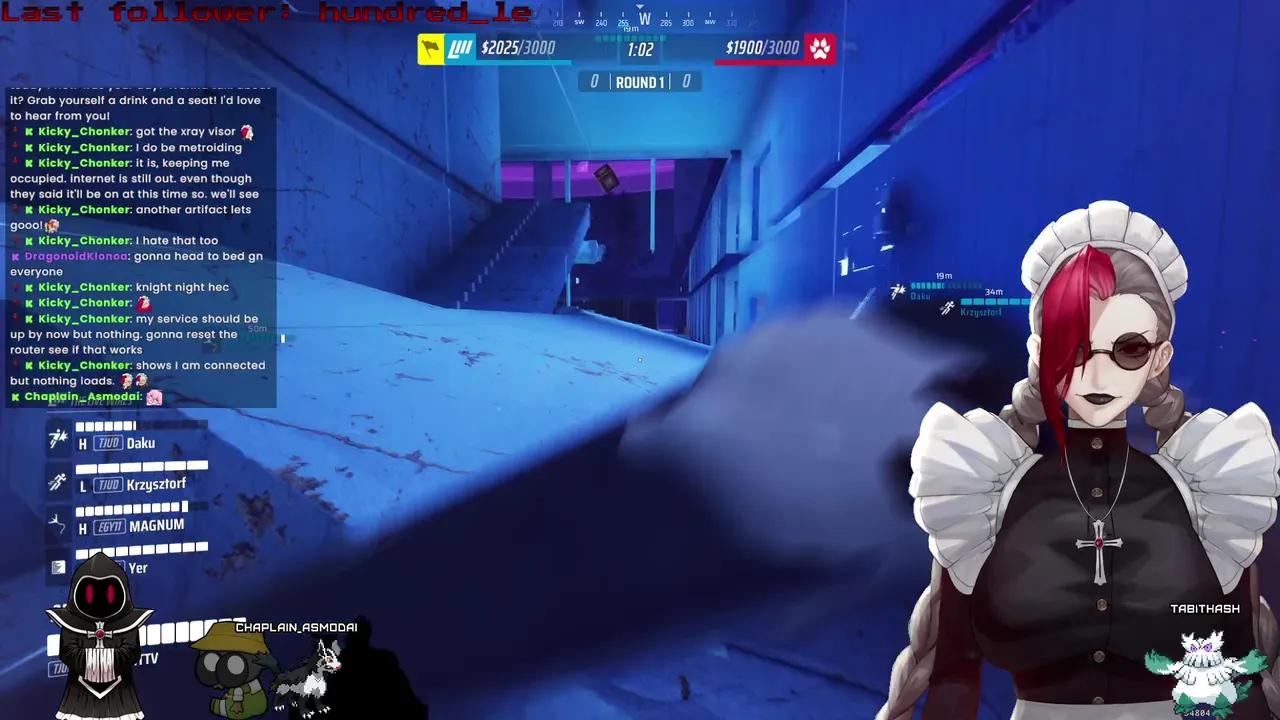Click Krzysztorf's light sprint class icon
The image size is (1280, 720).
click(x=58, y=480)
